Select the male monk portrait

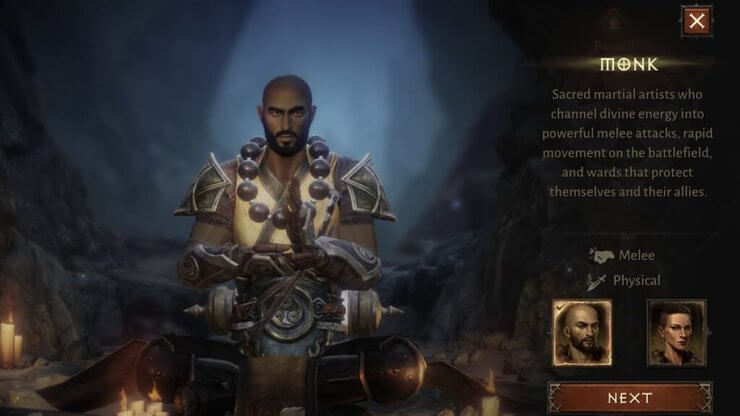point(581,333)
